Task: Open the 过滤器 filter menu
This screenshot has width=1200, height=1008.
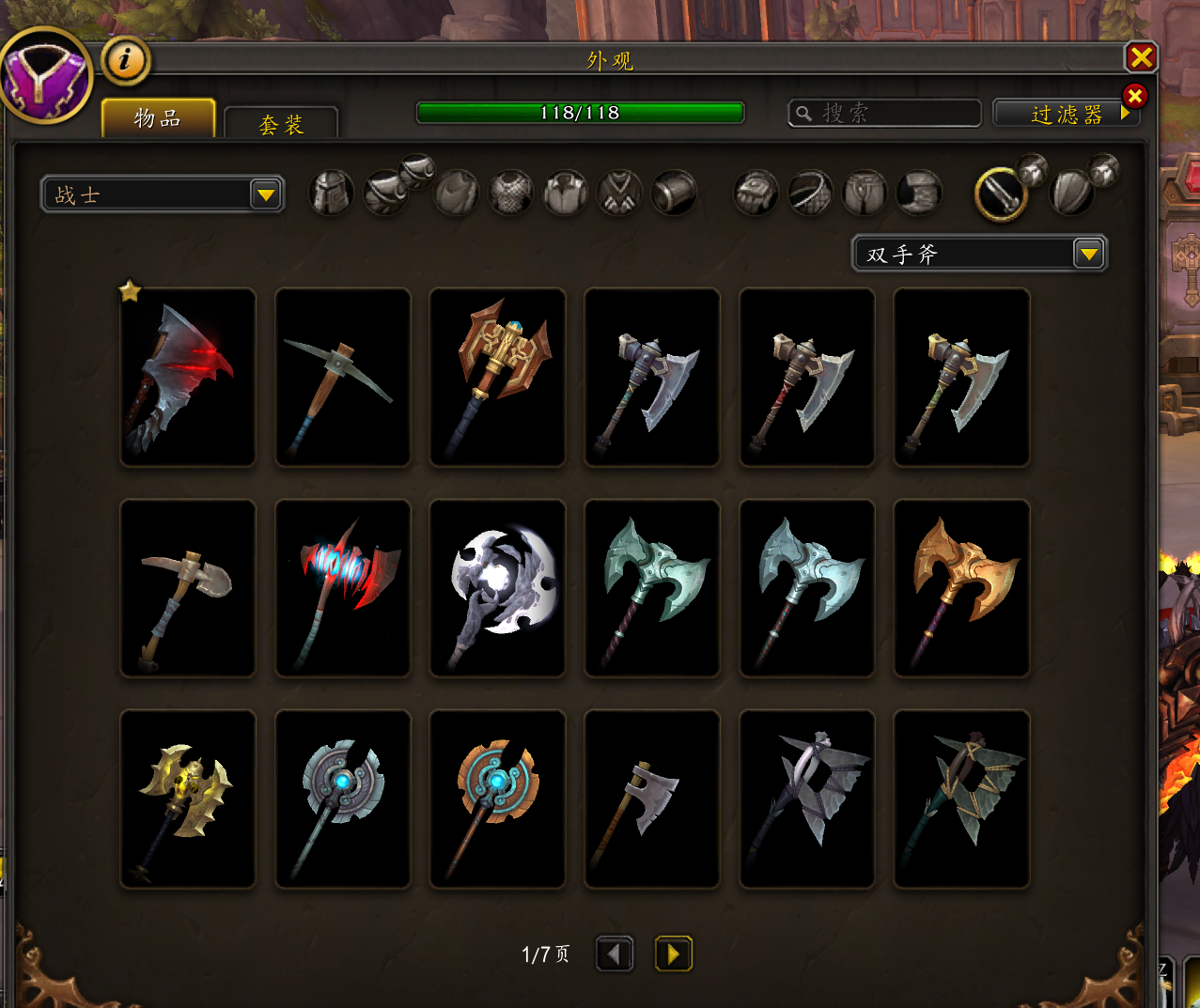Action: 1067,115
